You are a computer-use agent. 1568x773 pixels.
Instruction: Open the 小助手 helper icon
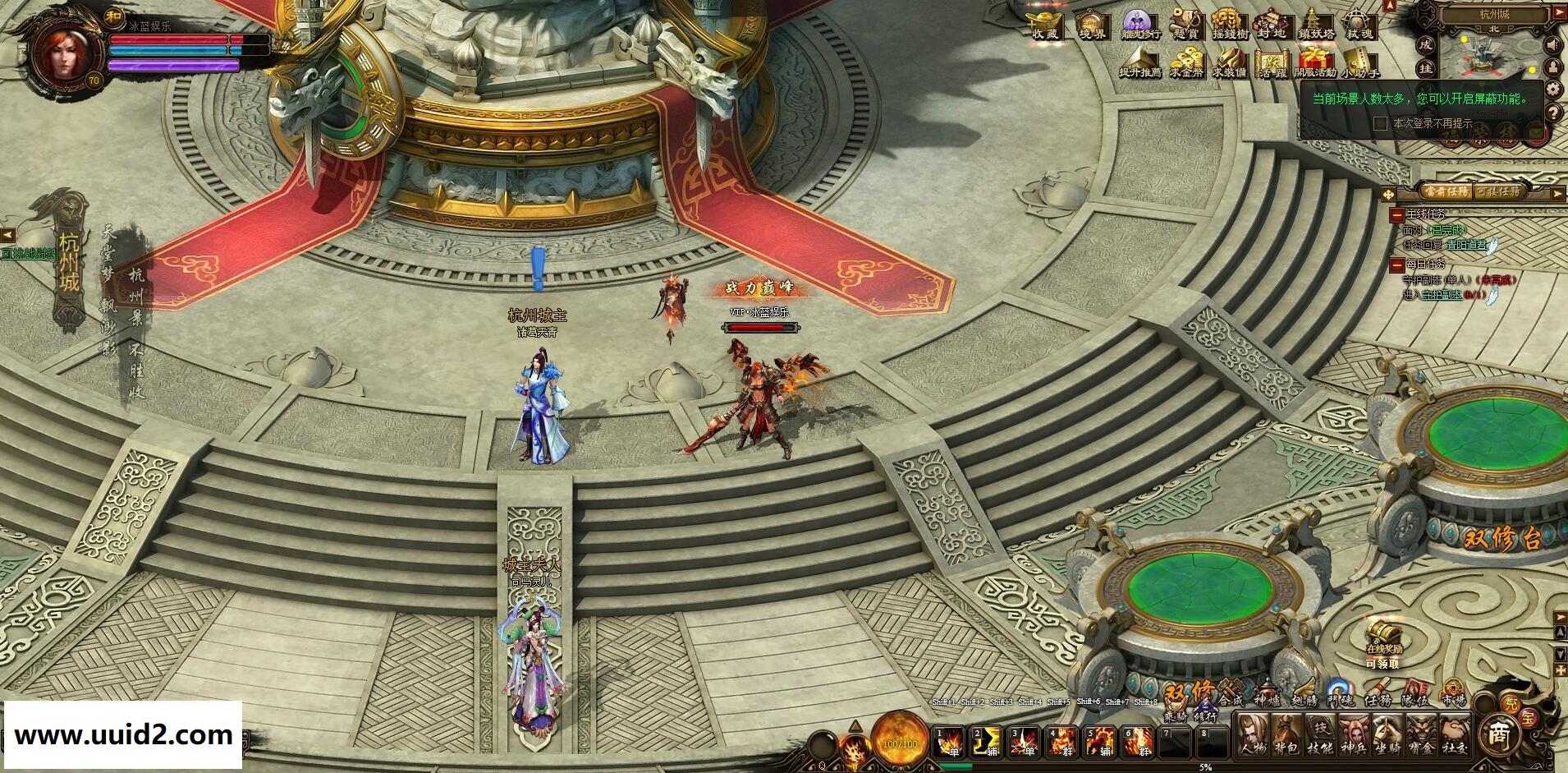(1359, 62)
